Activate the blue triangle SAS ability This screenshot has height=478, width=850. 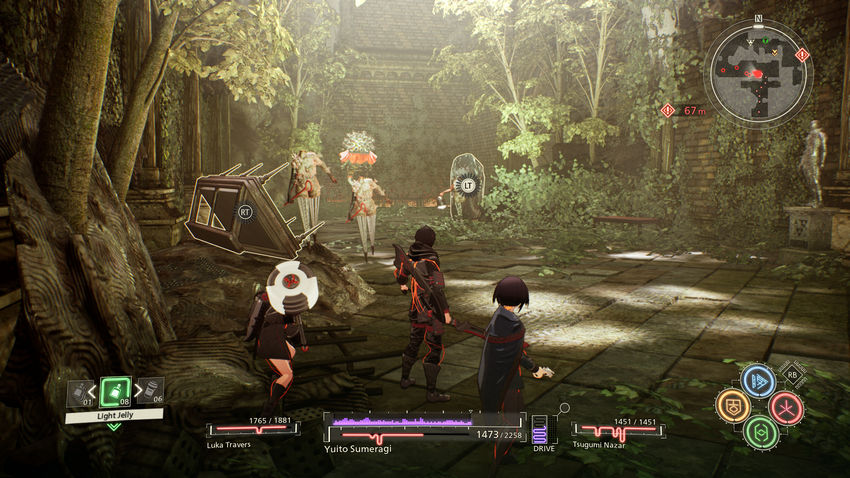point(758,381)
